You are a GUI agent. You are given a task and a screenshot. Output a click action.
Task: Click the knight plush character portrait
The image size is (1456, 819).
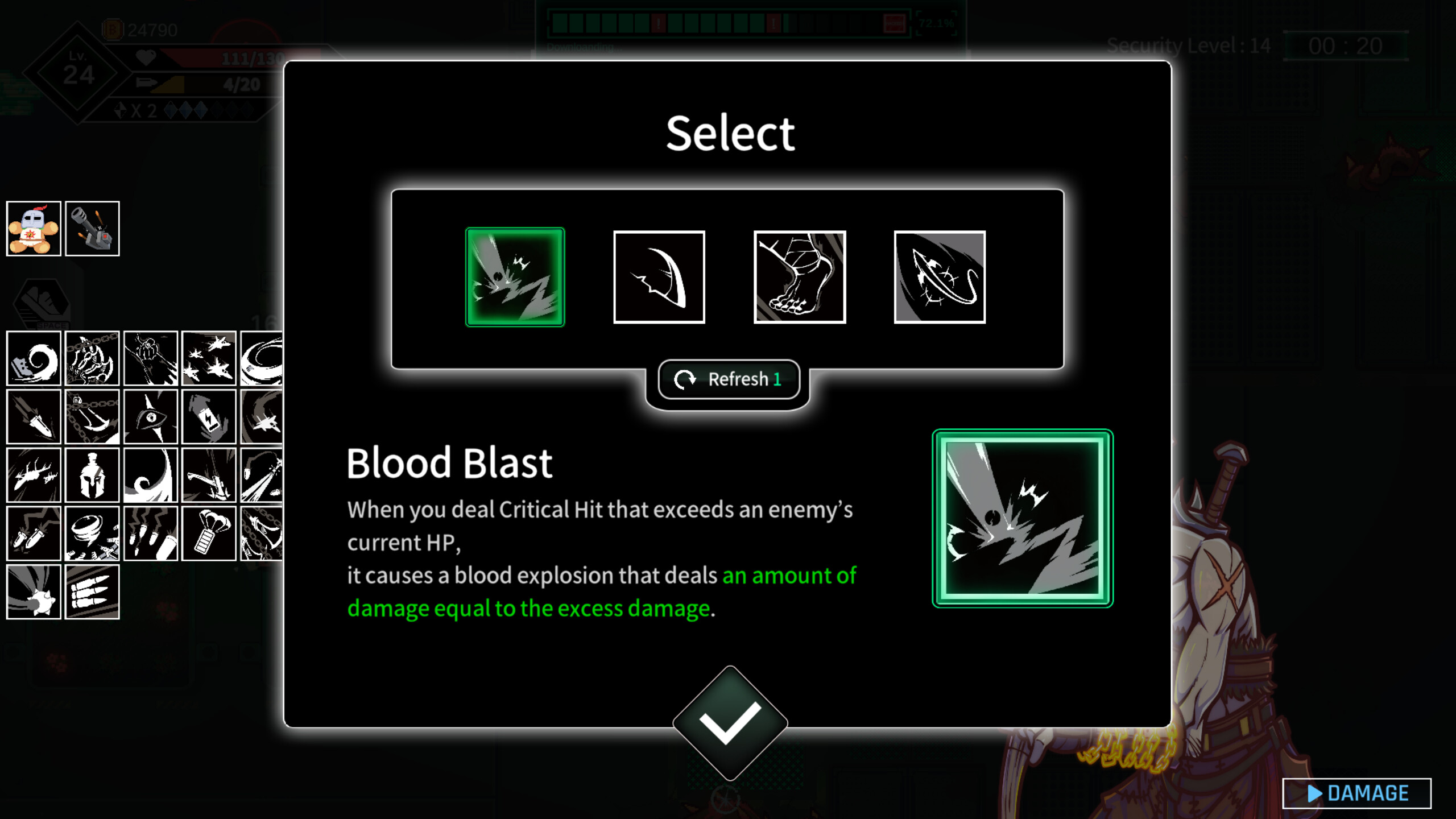tap(34, 229)
